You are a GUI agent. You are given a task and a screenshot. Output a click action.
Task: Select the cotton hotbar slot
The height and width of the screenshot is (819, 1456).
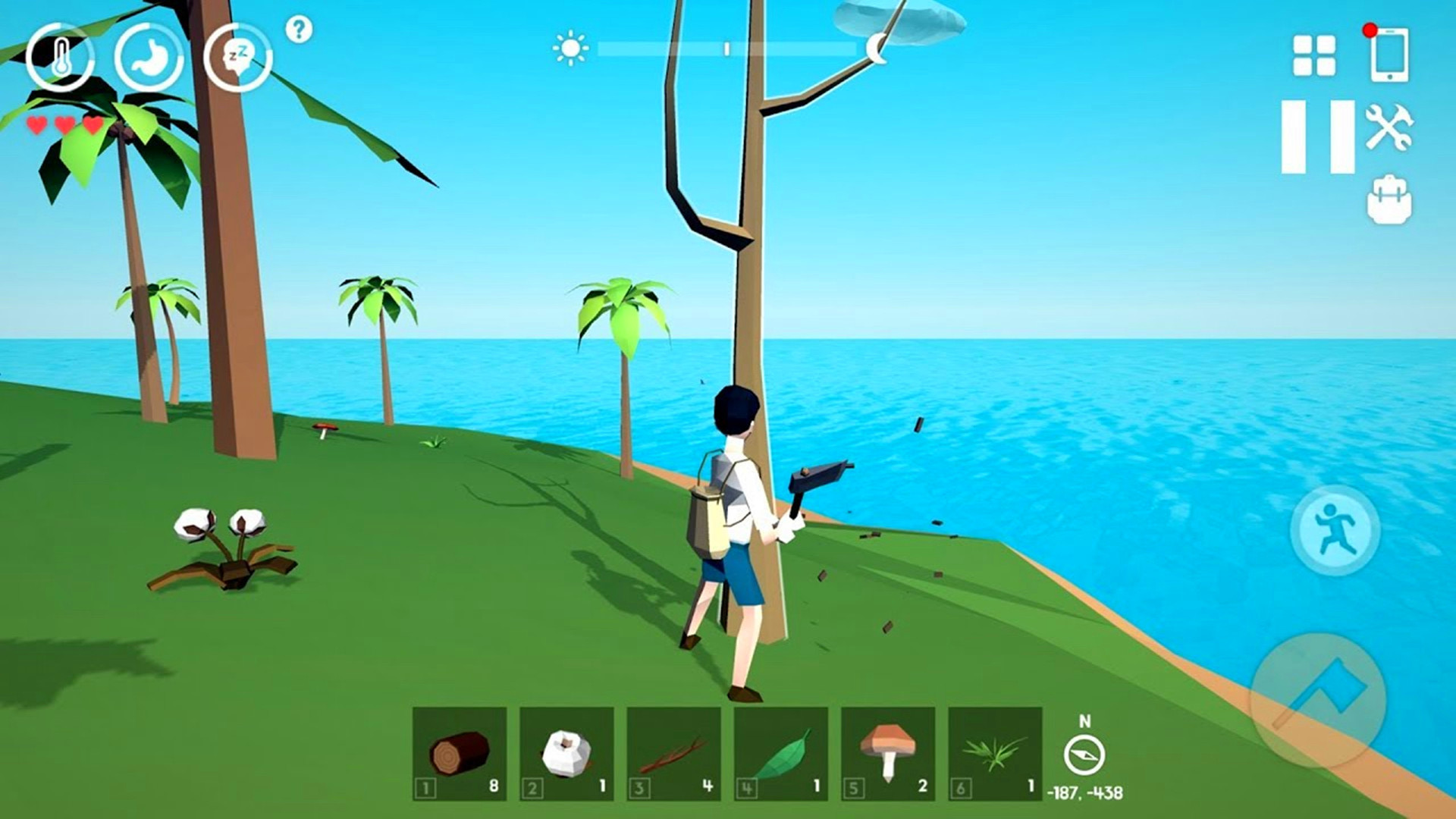(x=566, y=754)
